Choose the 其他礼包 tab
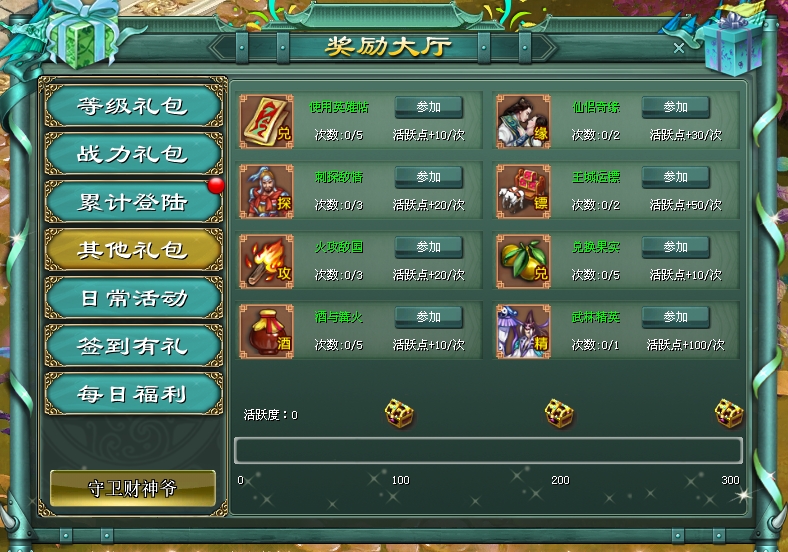This screenshot has width=788, height=552. pos(133,250)
